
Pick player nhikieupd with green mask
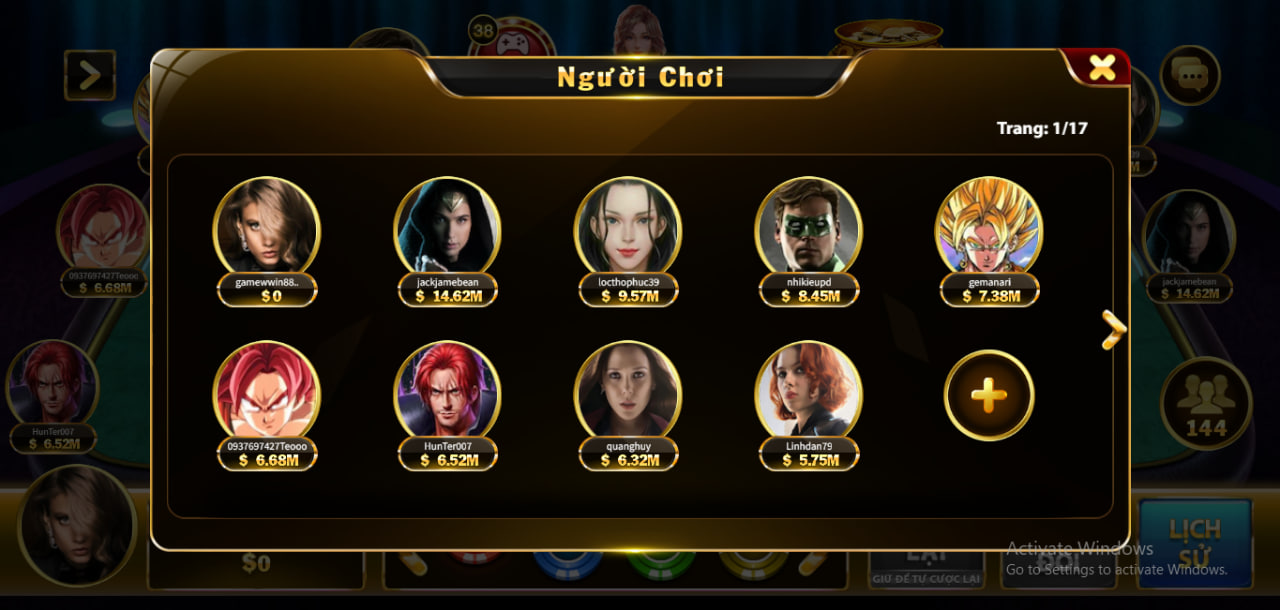pyautogui.click(x=808, y=227)
